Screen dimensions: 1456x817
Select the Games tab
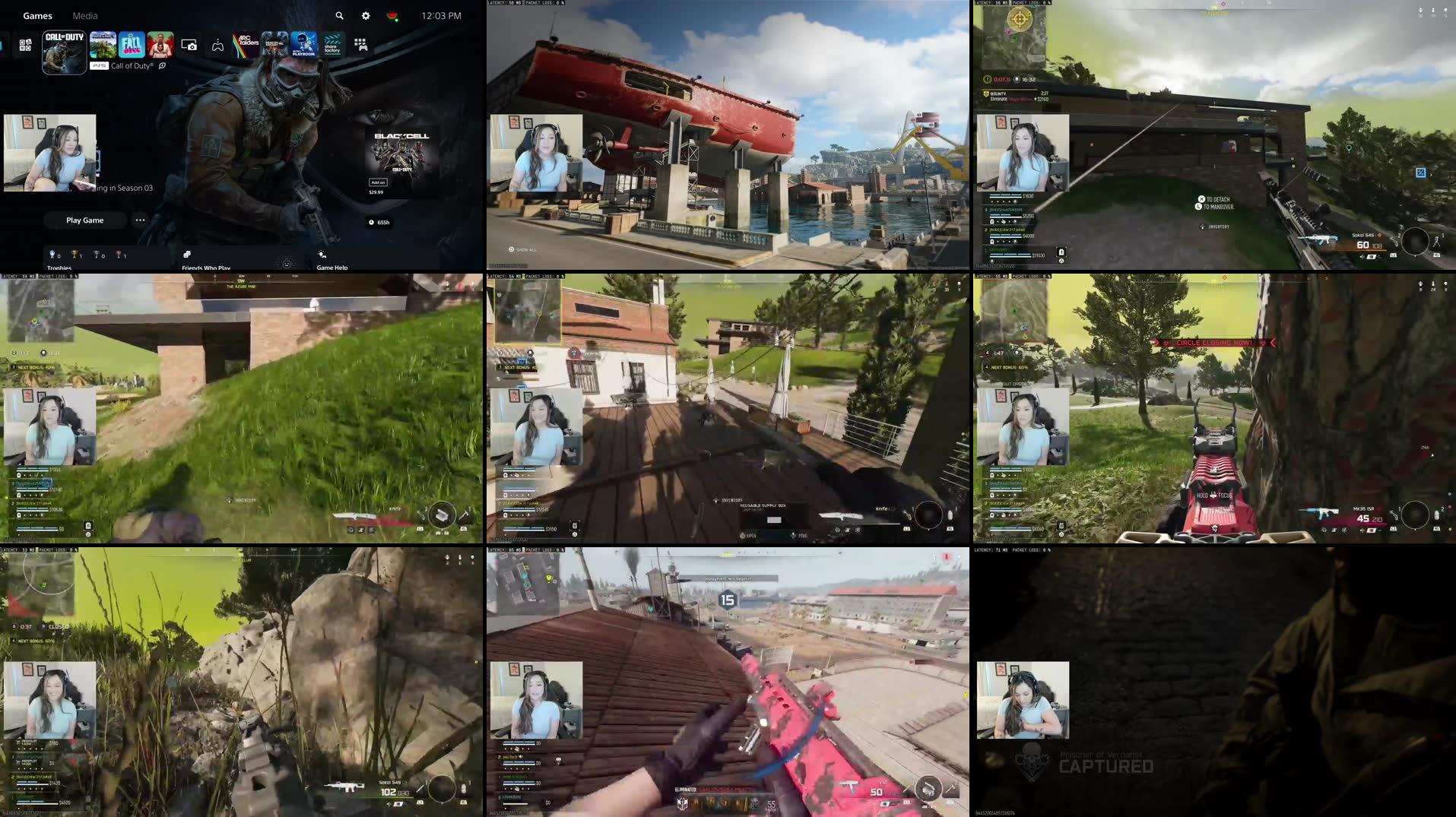click(38, 16)
